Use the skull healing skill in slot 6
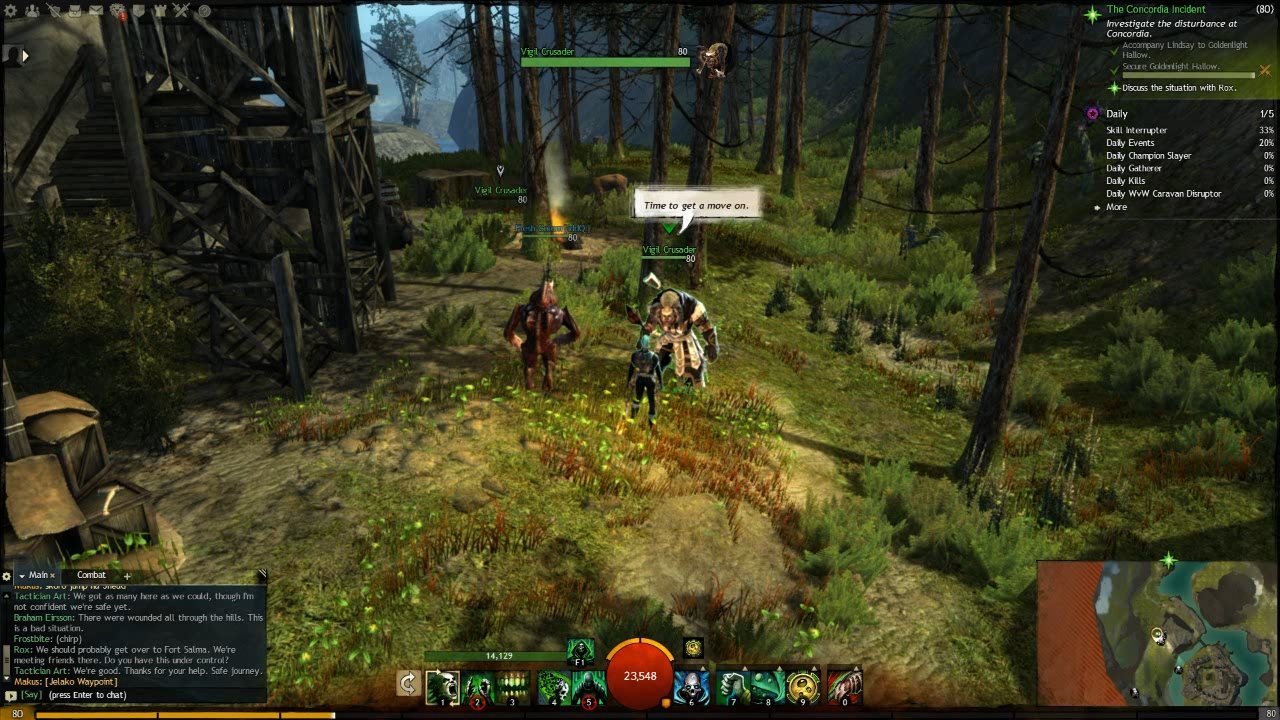Viewport: 1280px width, 720px height. click(x=690, y=686)
